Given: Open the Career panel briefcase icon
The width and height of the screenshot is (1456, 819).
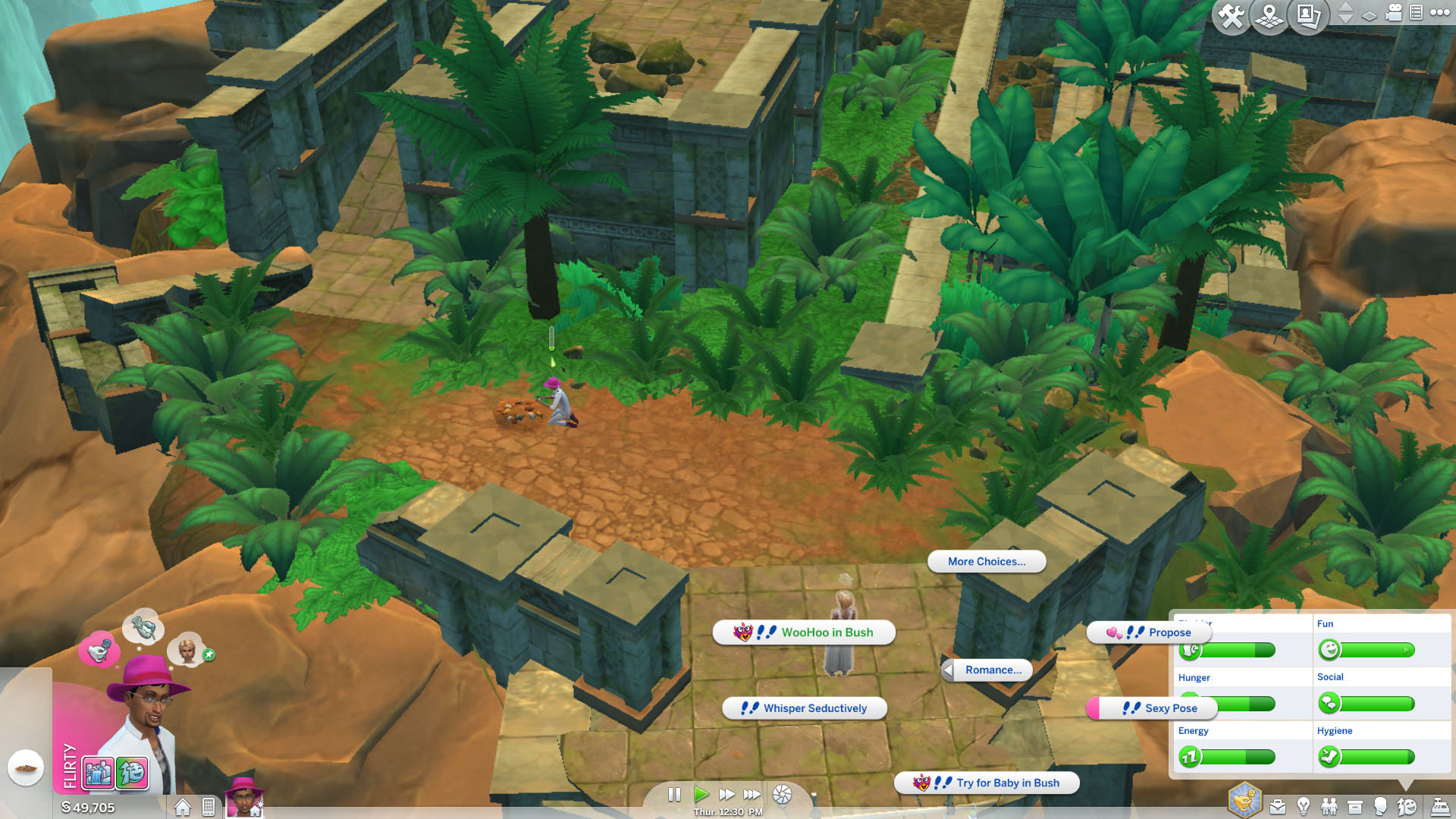Looking at the screenshot, I should pyautogui.click(x=1277, y=806).
